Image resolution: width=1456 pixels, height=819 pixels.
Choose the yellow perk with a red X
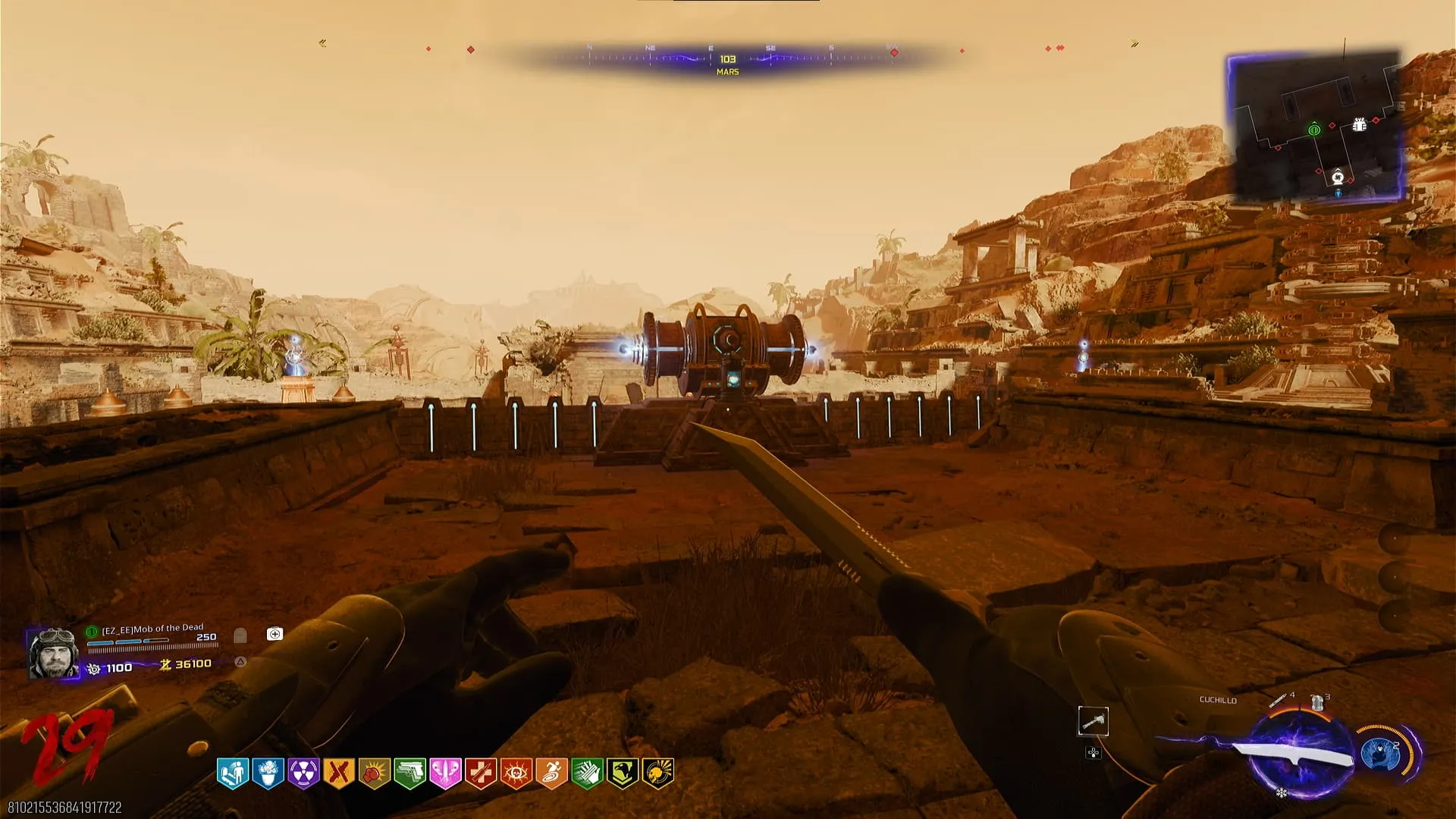point(339,773)
